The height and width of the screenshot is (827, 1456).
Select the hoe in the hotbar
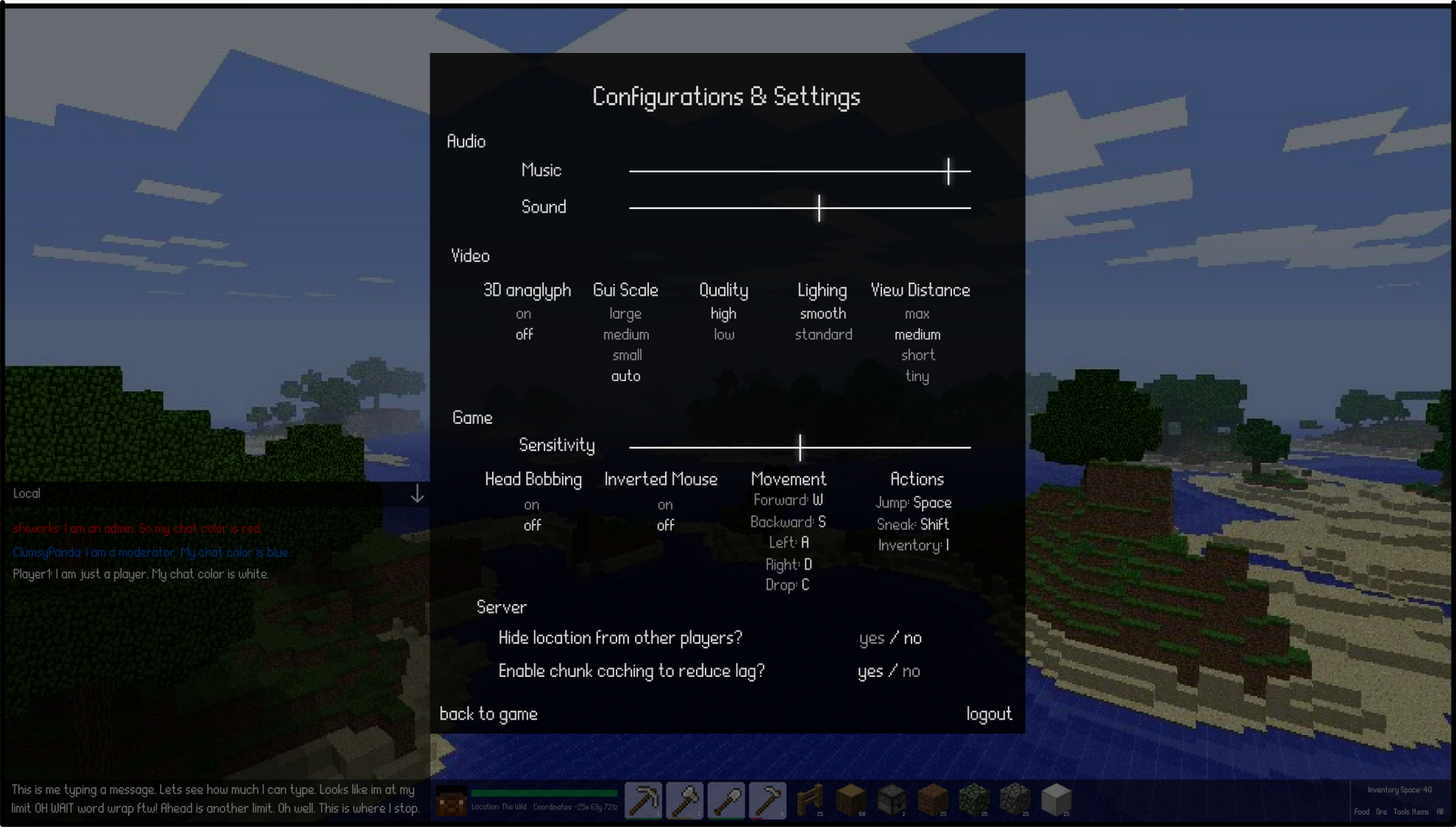767,800
